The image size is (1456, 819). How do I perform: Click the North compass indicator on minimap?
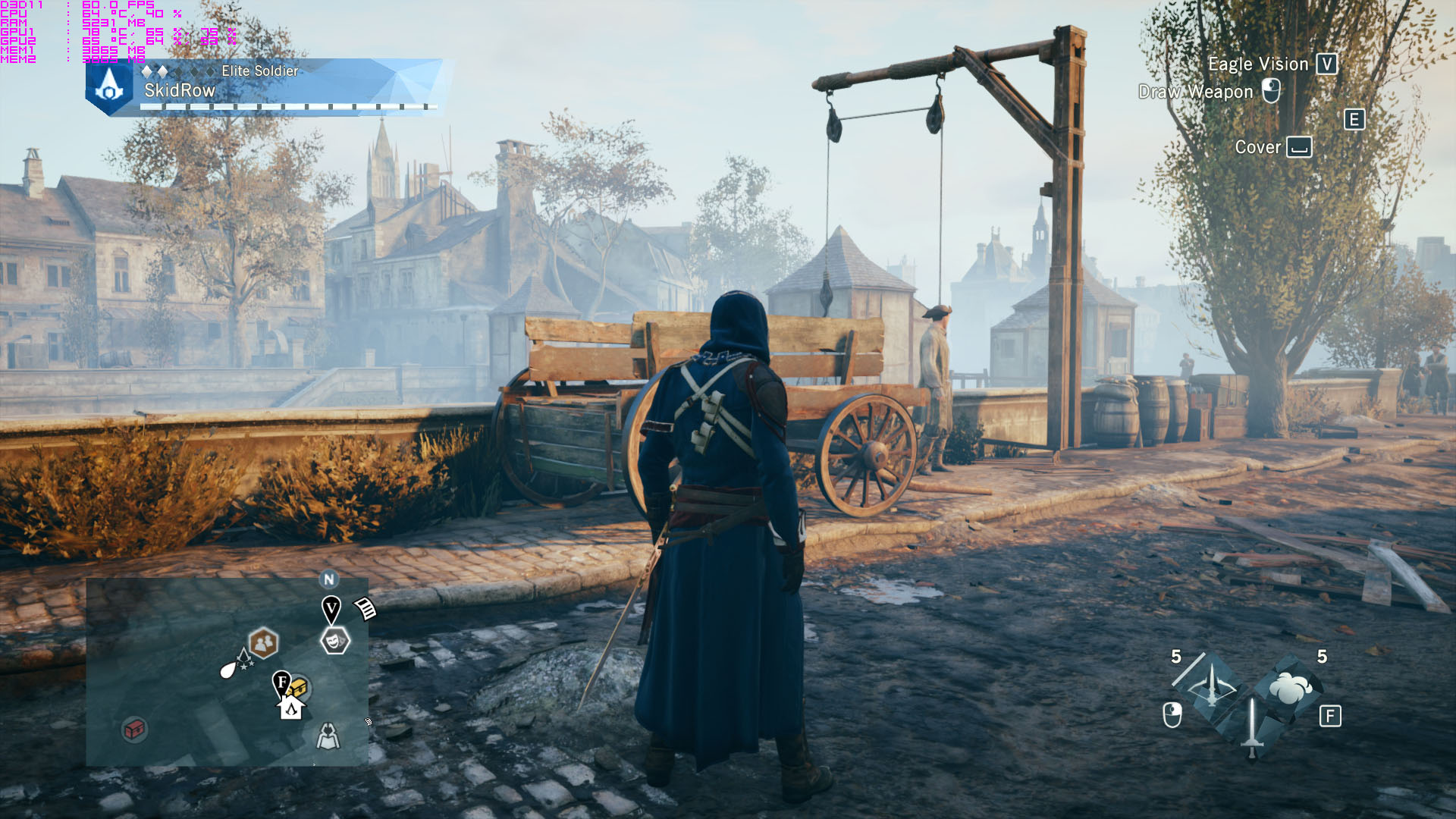tap(329, 580)
